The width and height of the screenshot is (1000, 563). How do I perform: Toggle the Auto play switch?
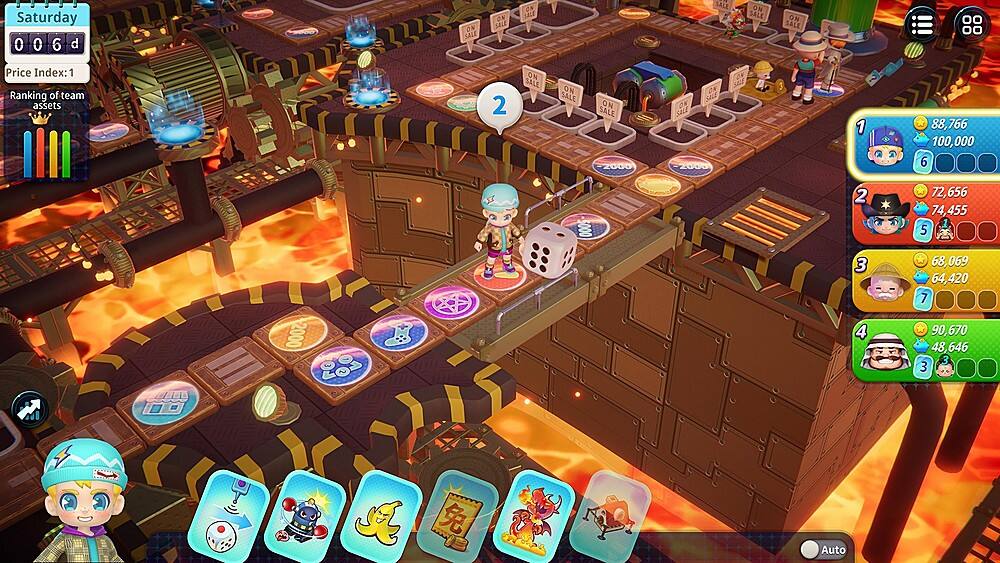(x=823, y=549)
